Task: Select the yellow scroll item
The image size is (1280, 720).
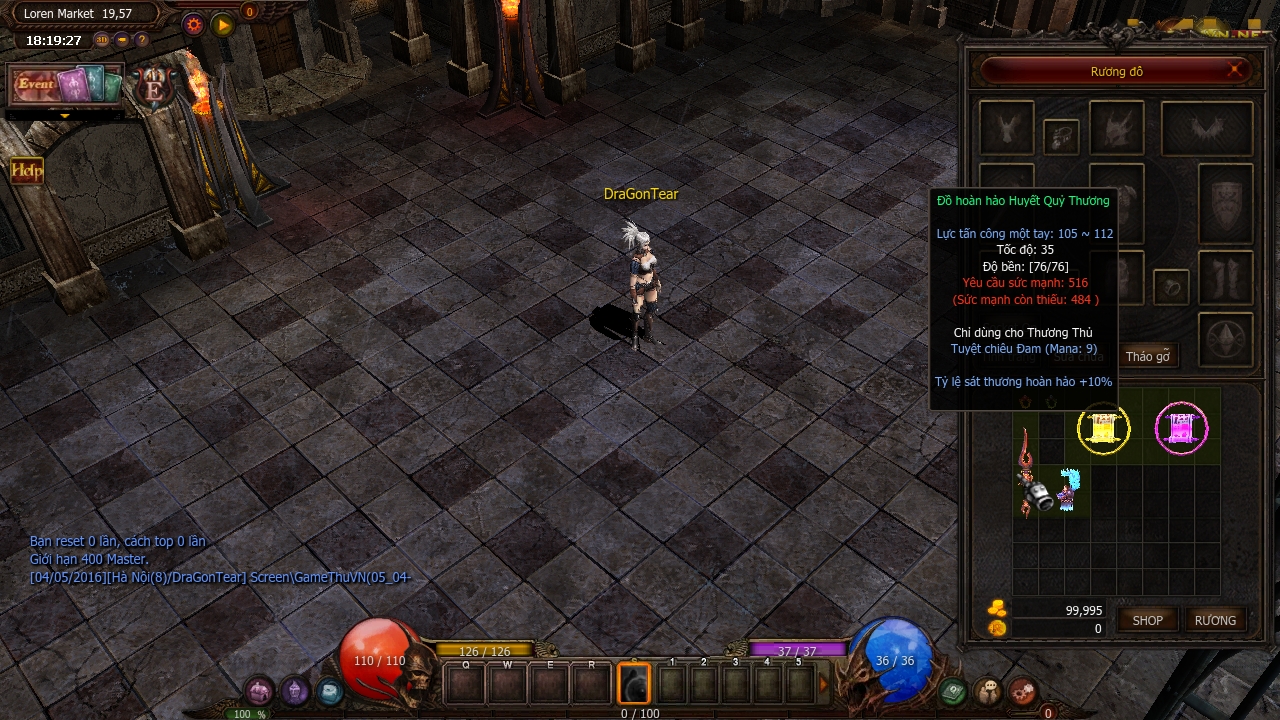Action: coord(1103,429)
